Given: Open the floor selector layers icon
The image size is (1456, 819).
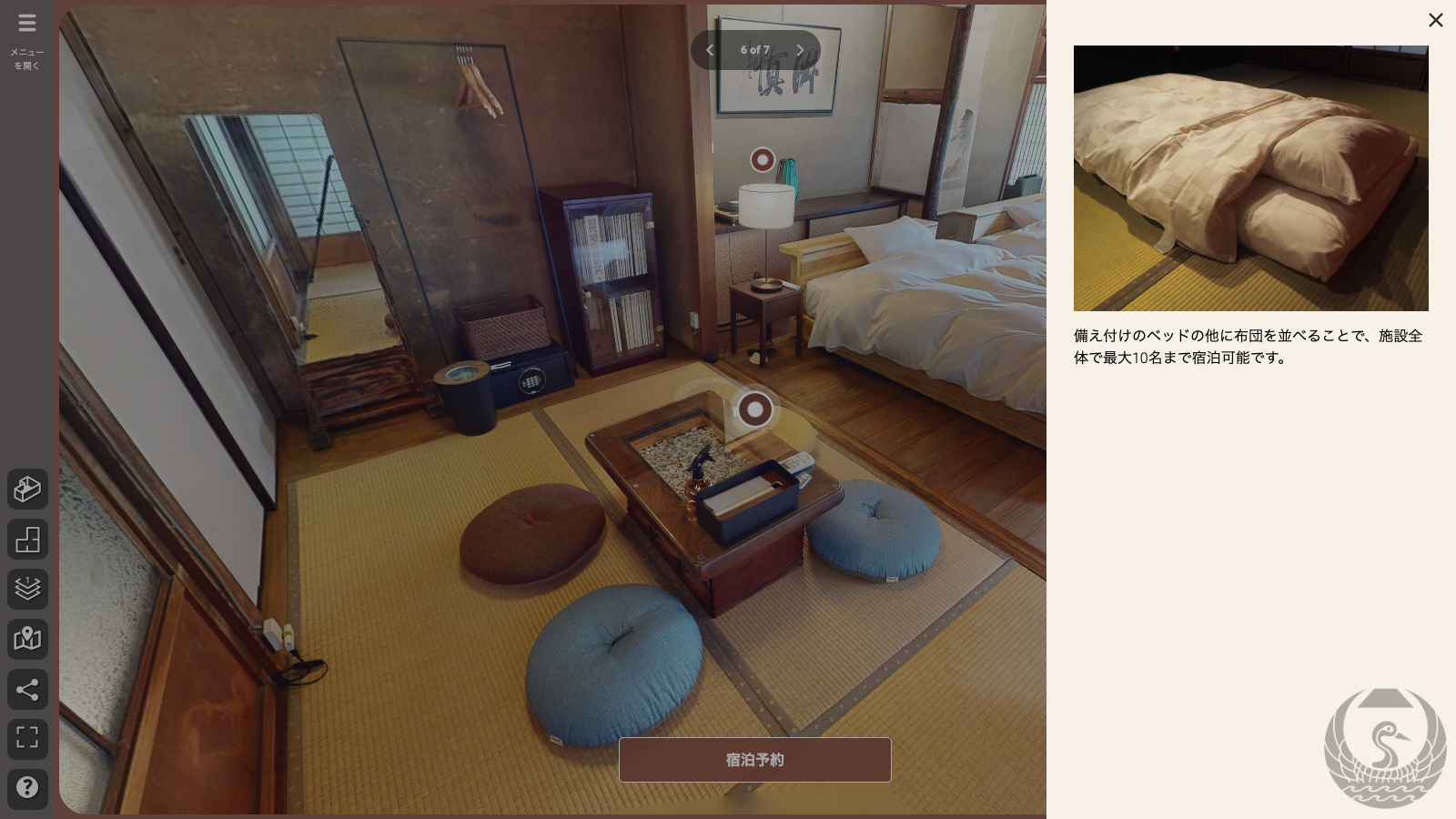Looking at the screenshot, I should point(27,589).
